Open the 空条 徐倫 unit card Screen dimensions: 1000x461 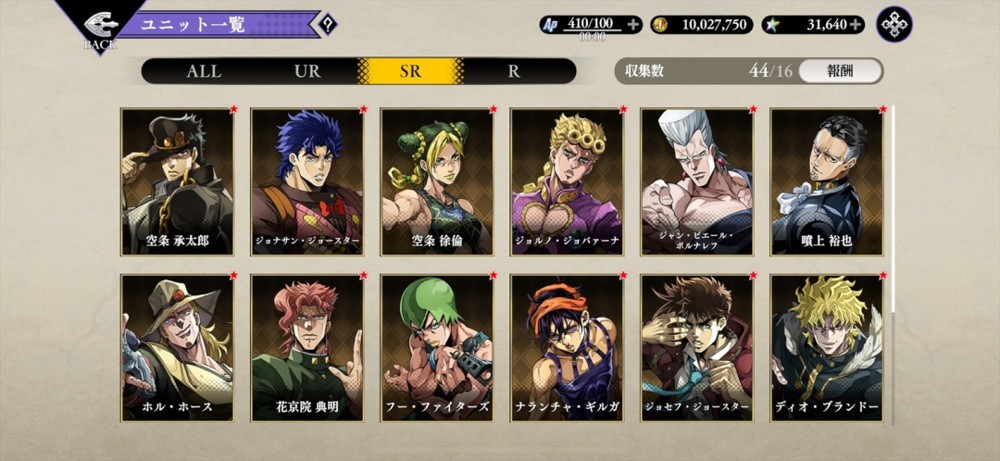tap(437, 182)
